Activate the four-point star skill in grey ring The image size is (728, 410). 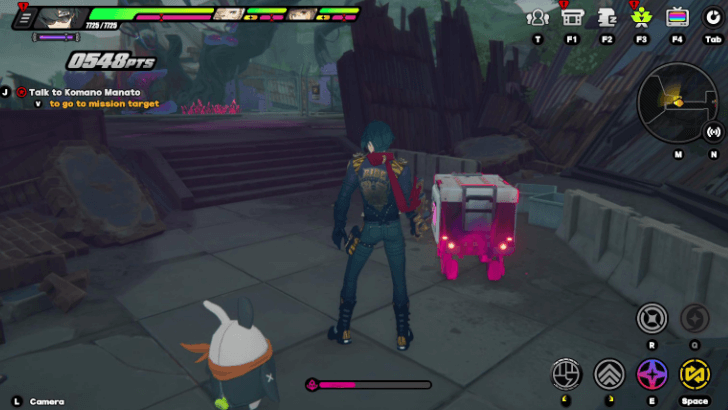click(652, 318)
